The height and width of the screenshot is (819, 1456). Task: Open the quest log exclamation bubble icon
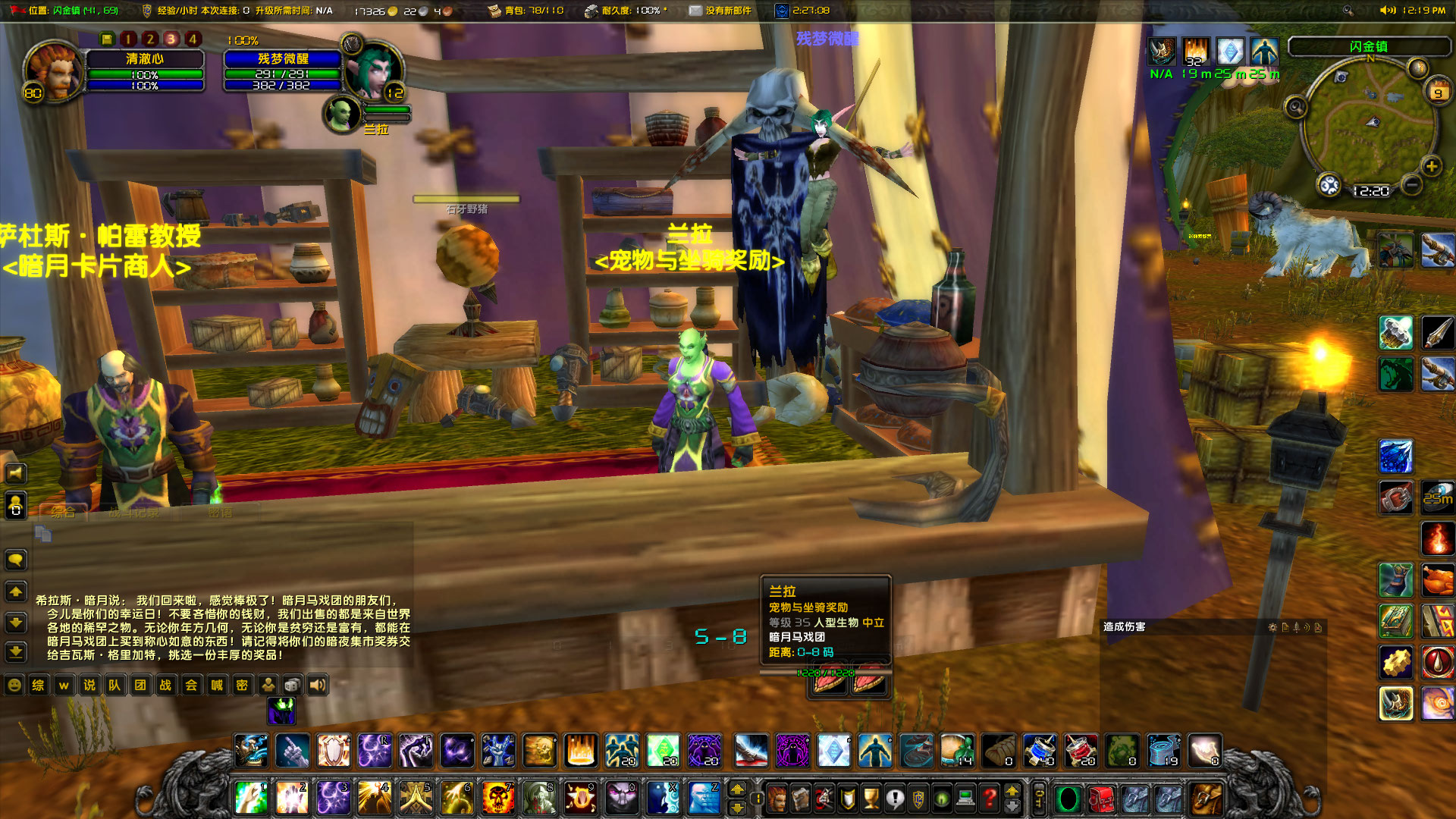[895, 799]
